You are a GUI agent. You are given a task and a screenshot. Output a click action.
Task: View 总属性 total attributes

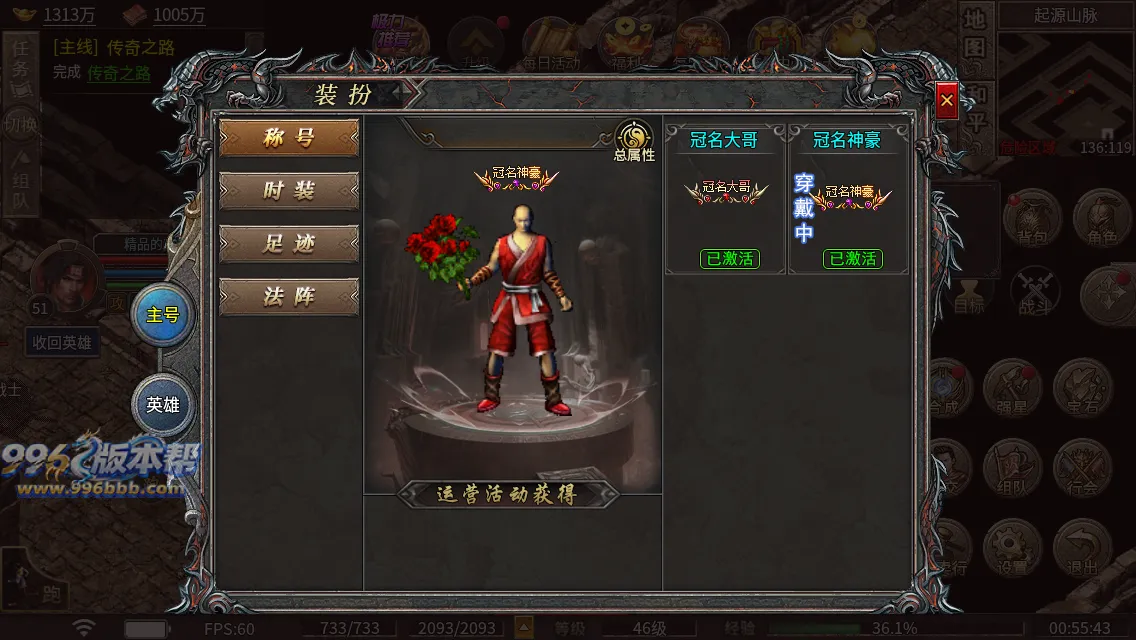634,141
